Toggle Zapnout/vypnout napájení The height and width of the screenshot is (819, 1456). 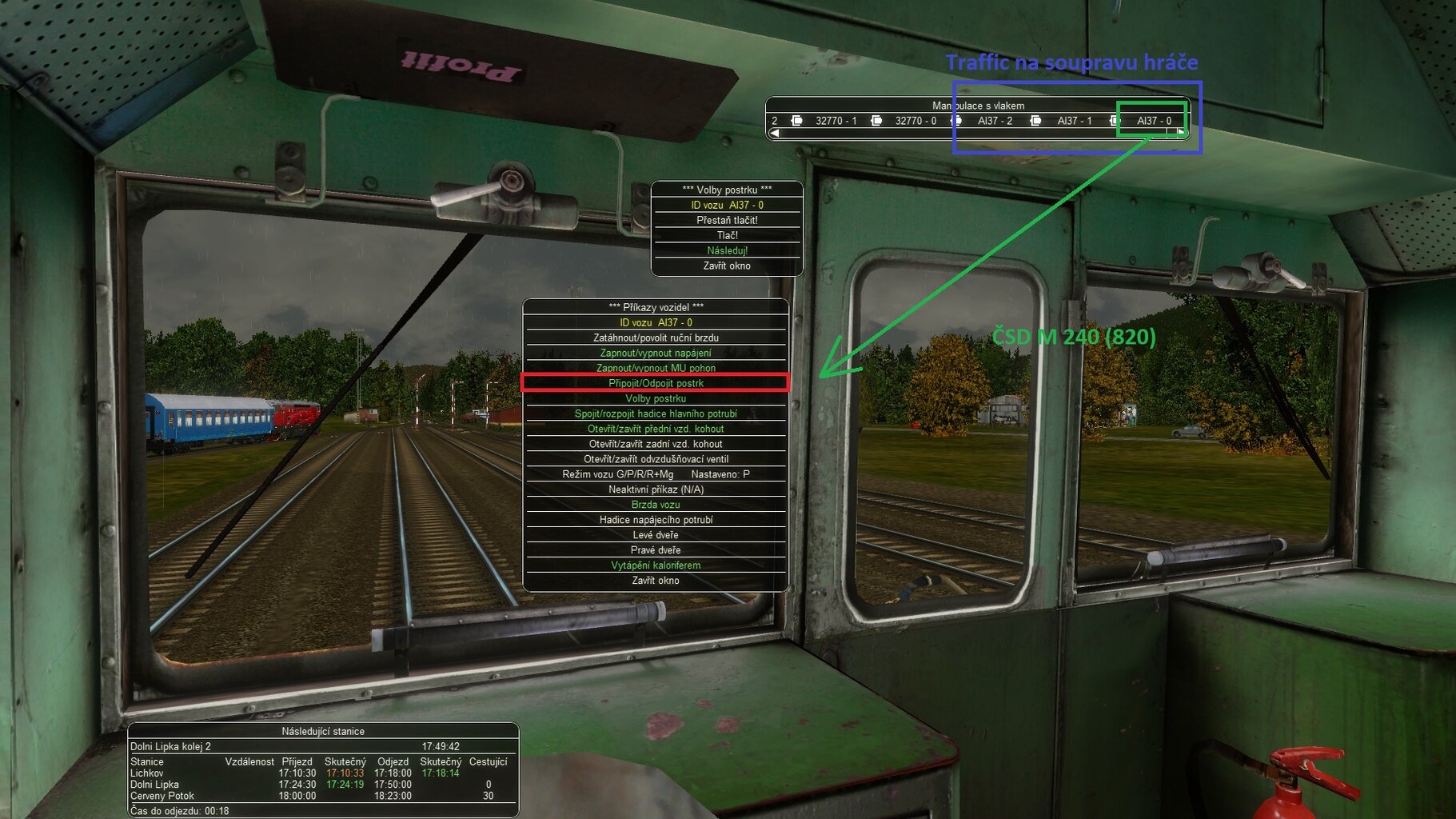(656, 353)
